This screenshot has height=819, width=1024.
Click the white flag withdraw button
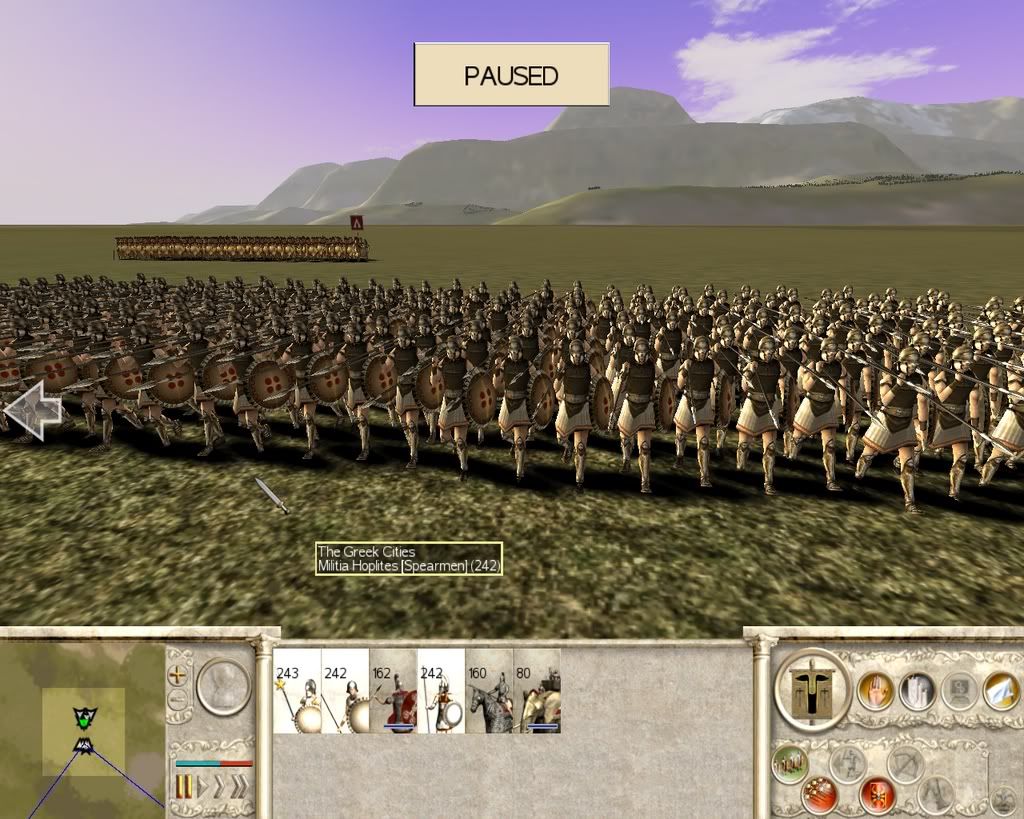[1001, 691]
